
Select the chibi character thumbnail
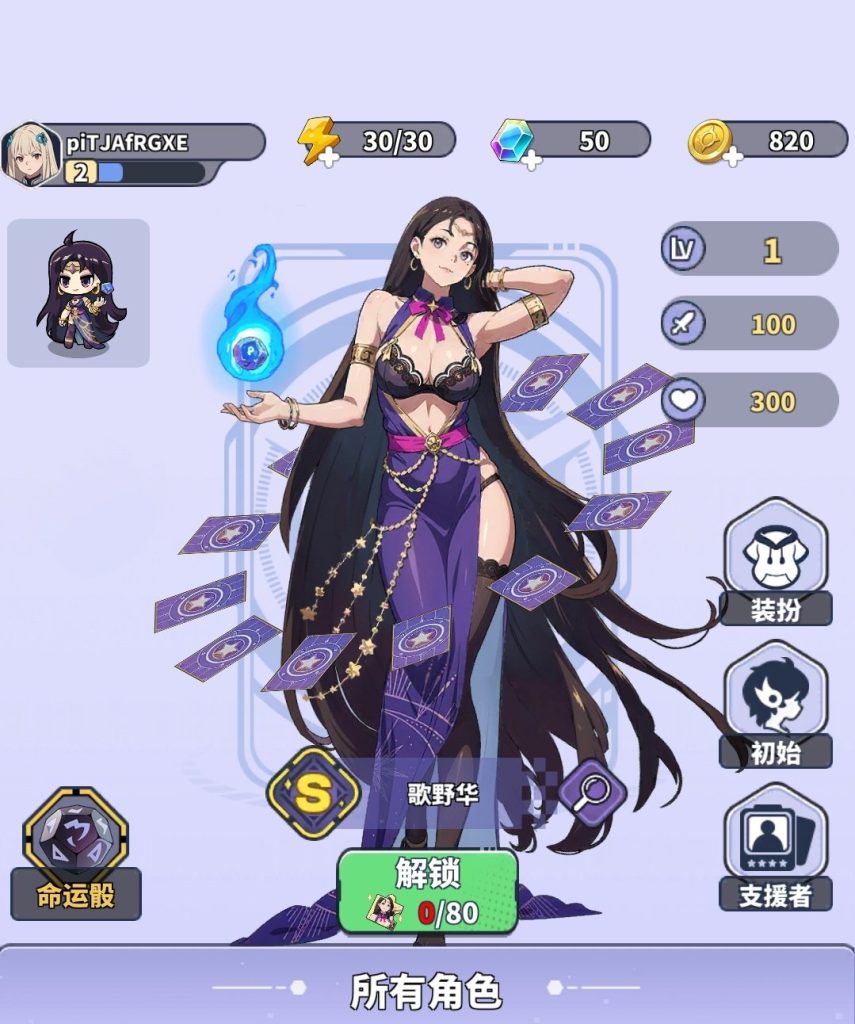pos(78,293)
